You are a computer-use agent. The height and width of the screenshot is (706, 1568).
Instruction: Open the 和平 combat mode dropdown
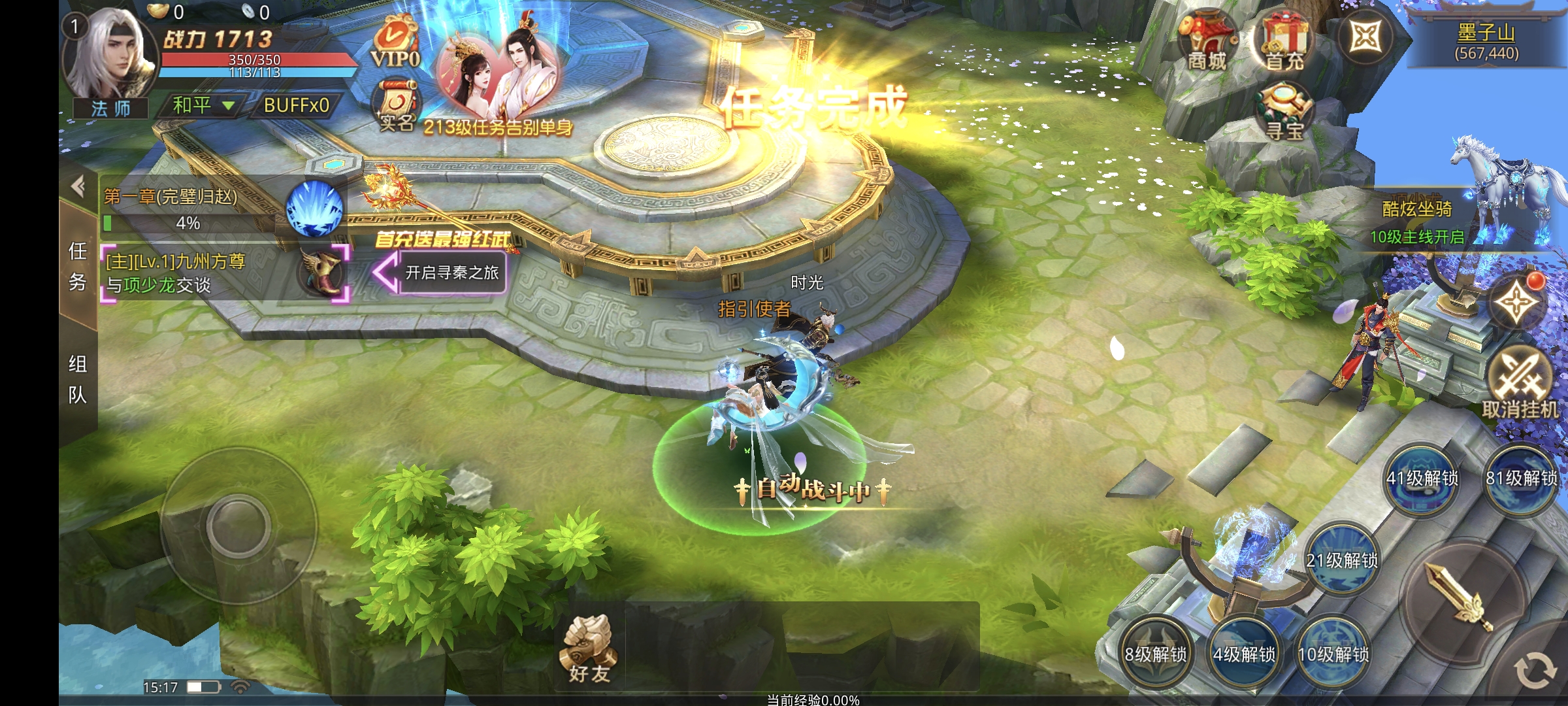point(203,105)
